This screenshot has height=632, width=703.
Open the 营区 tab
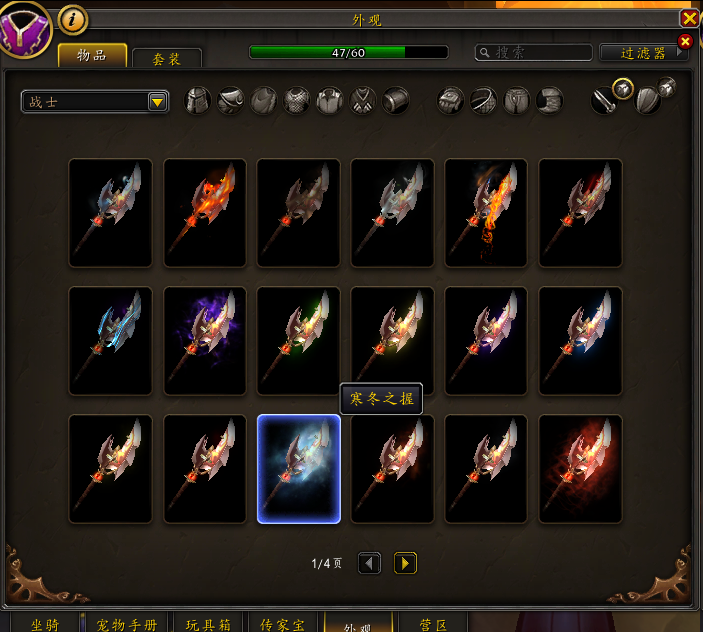coord(432,623)
